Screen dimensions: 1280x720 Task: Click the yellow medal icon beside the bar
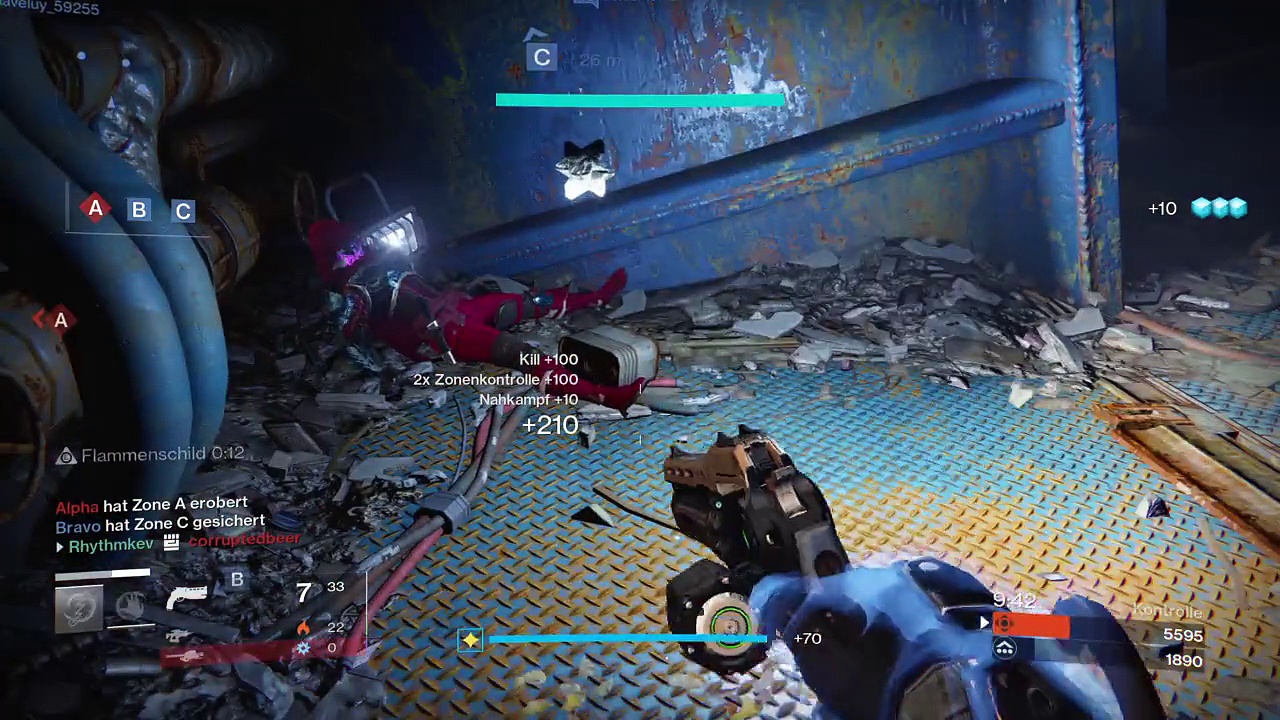(470, 639)
